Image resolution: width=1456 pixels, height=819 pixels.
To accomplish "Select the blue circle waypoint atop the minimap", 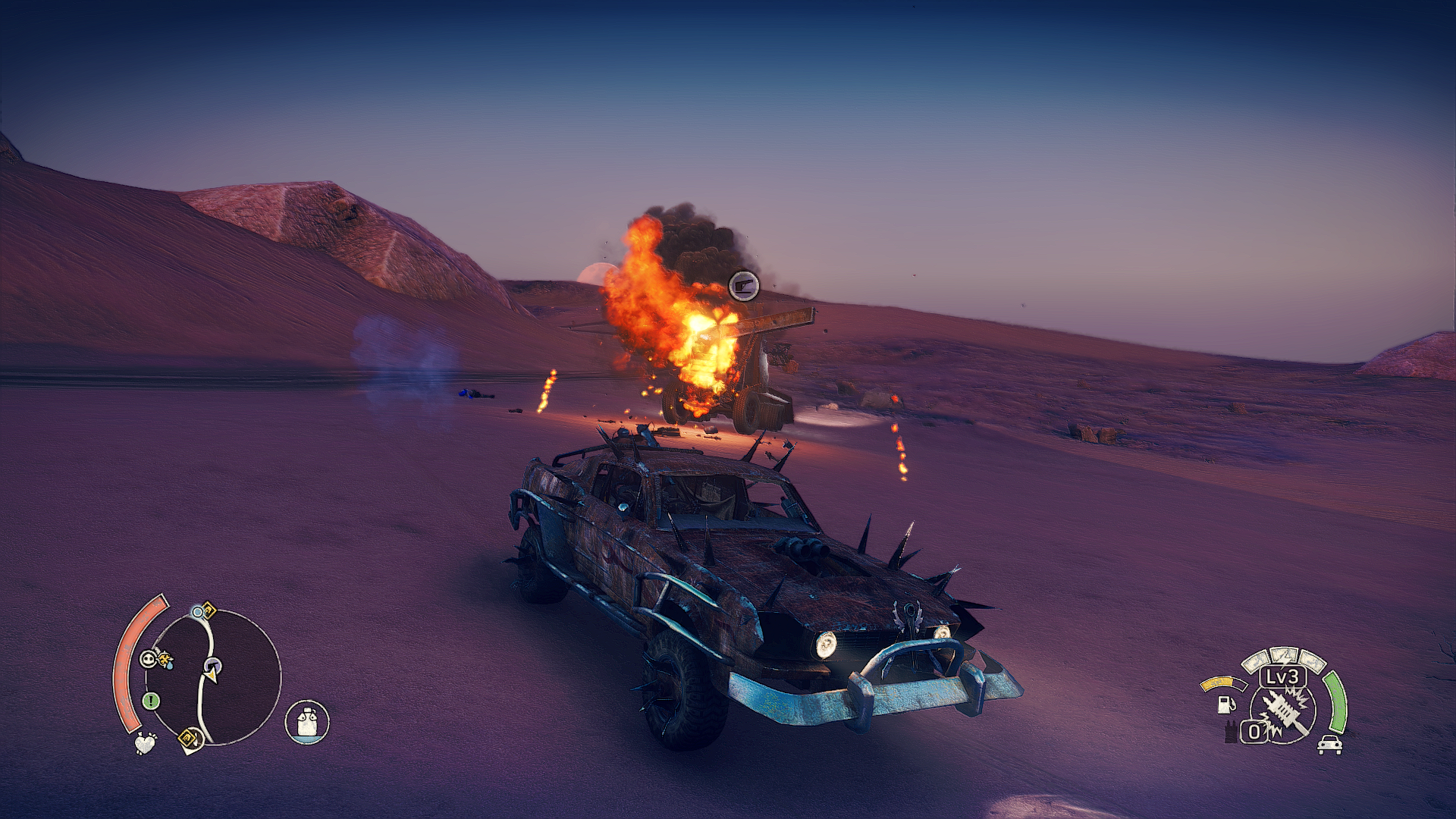I will tap(198, 612).
